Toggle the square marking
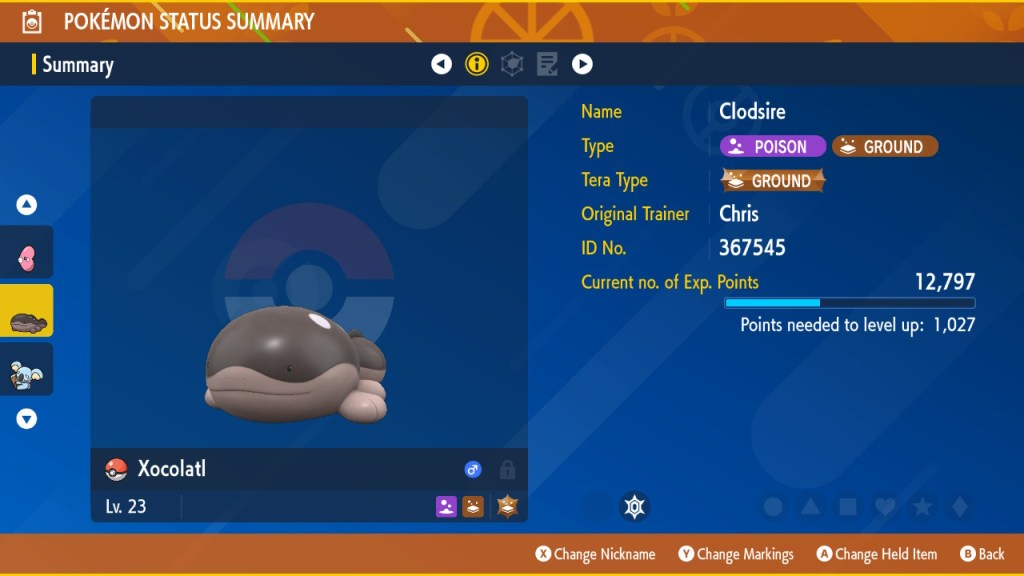Image resolution: width=1024 pixels, height=576 pixels. coord(847,507)
